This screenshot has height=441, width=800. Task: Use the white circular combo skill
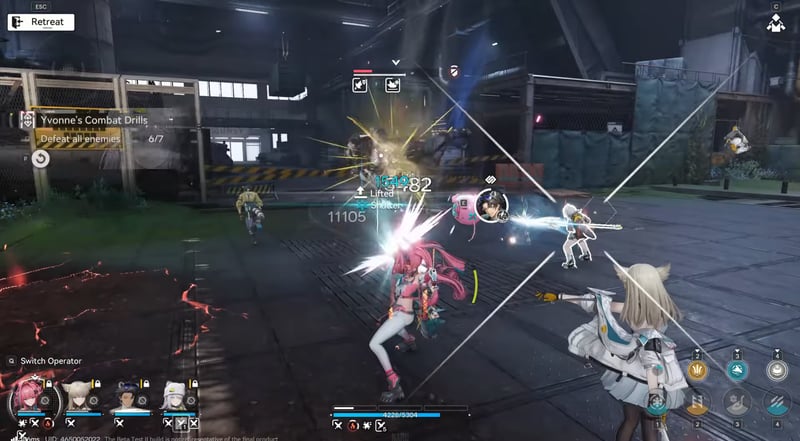tap(777, 370)
